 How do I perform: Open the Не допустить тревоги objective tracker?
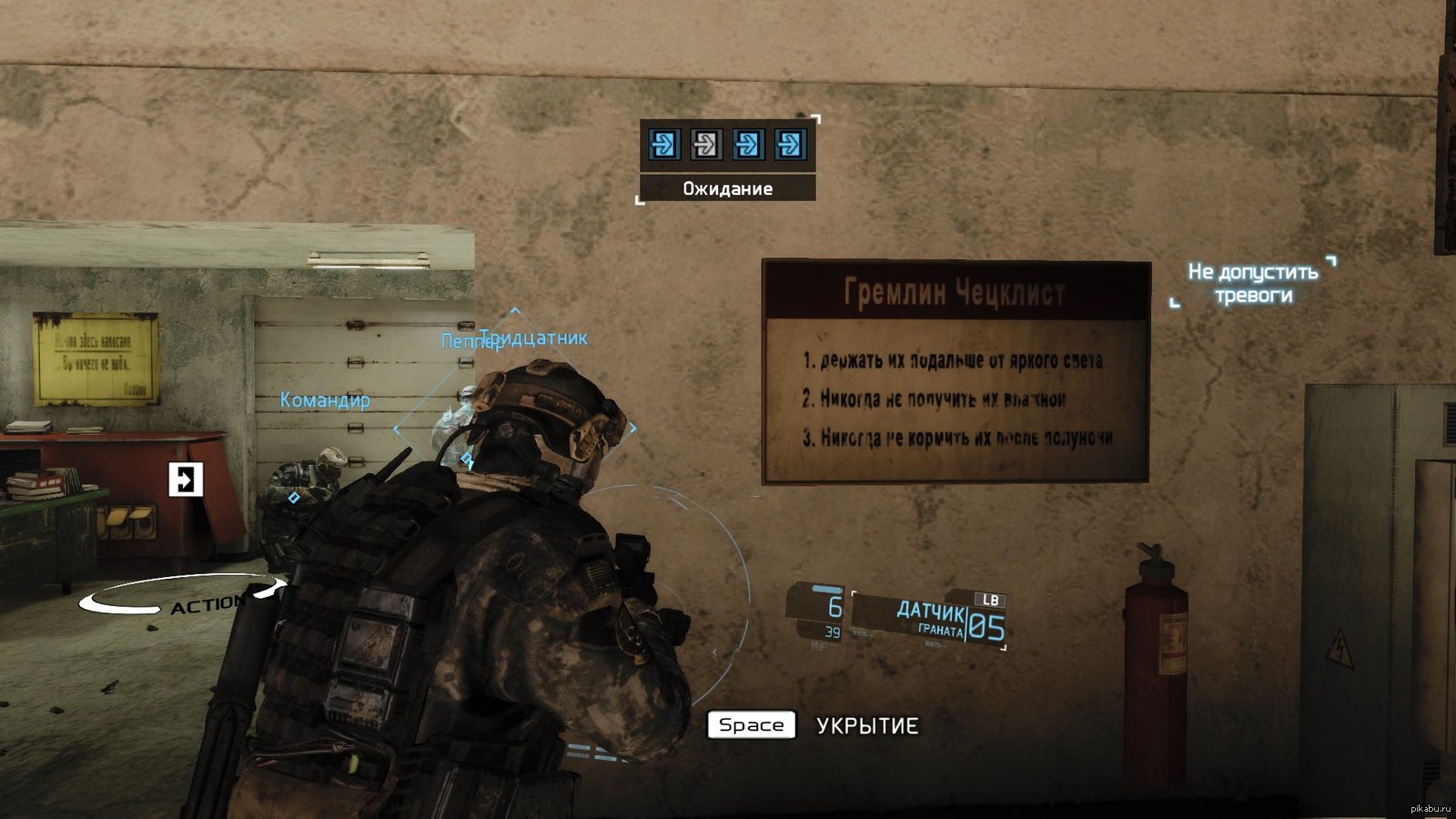point(1253,283)
